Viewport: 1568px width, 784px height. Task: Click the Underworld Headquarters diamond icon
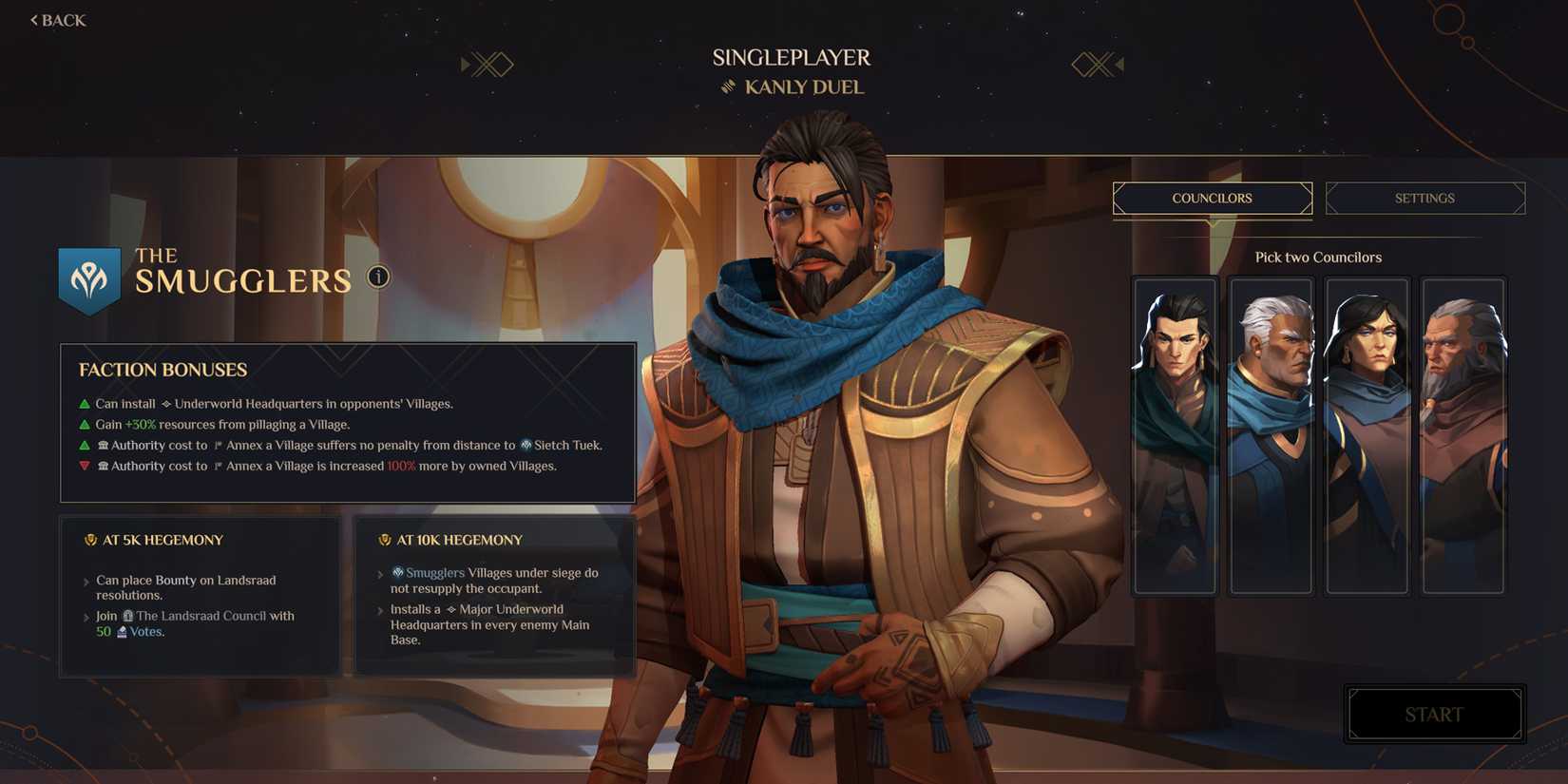tap(166, 403)
